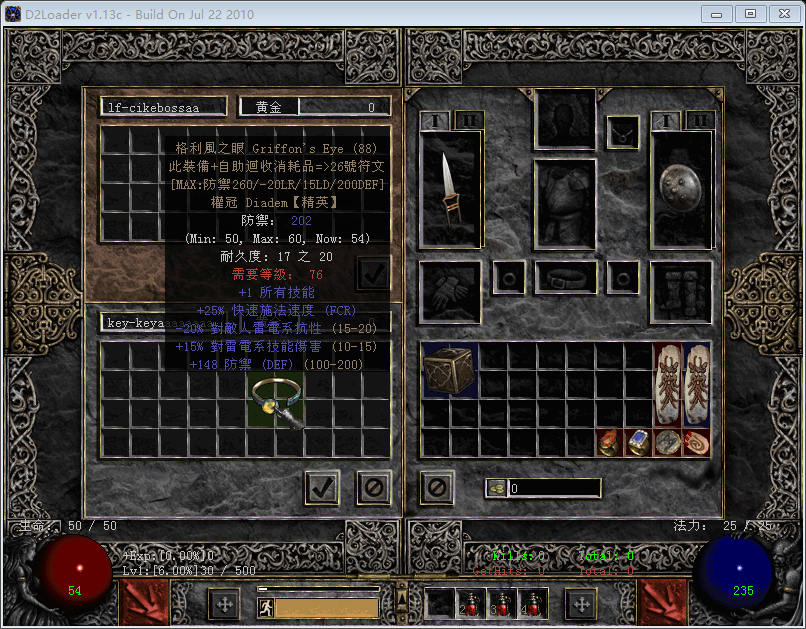Cancel the trade offer with the circle-slash button
This screenshot has height=629, width=806.
pos(374,487)
